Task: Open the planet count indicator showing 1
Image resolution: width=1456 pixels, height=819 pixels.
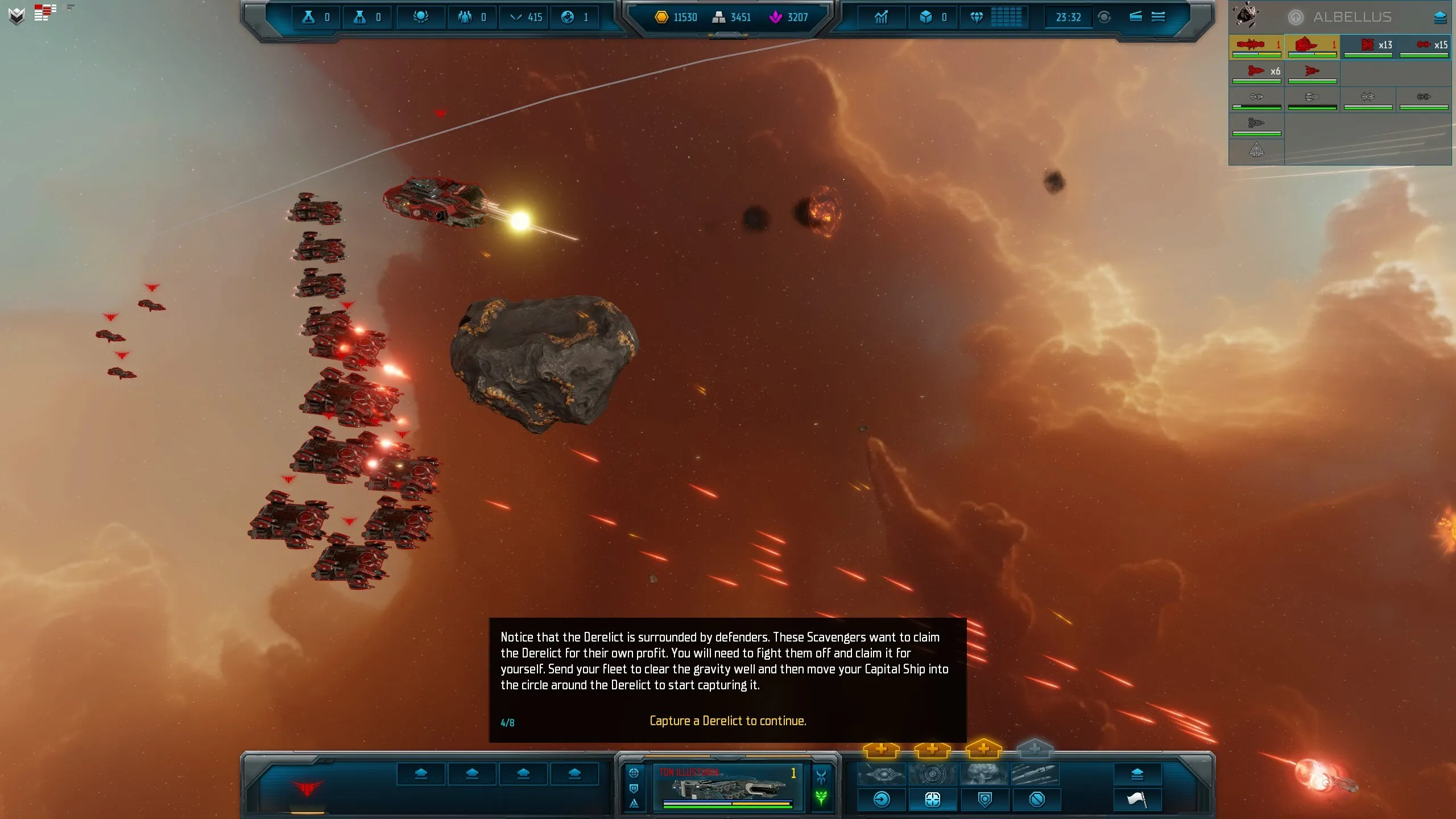Action: [574, 17]
